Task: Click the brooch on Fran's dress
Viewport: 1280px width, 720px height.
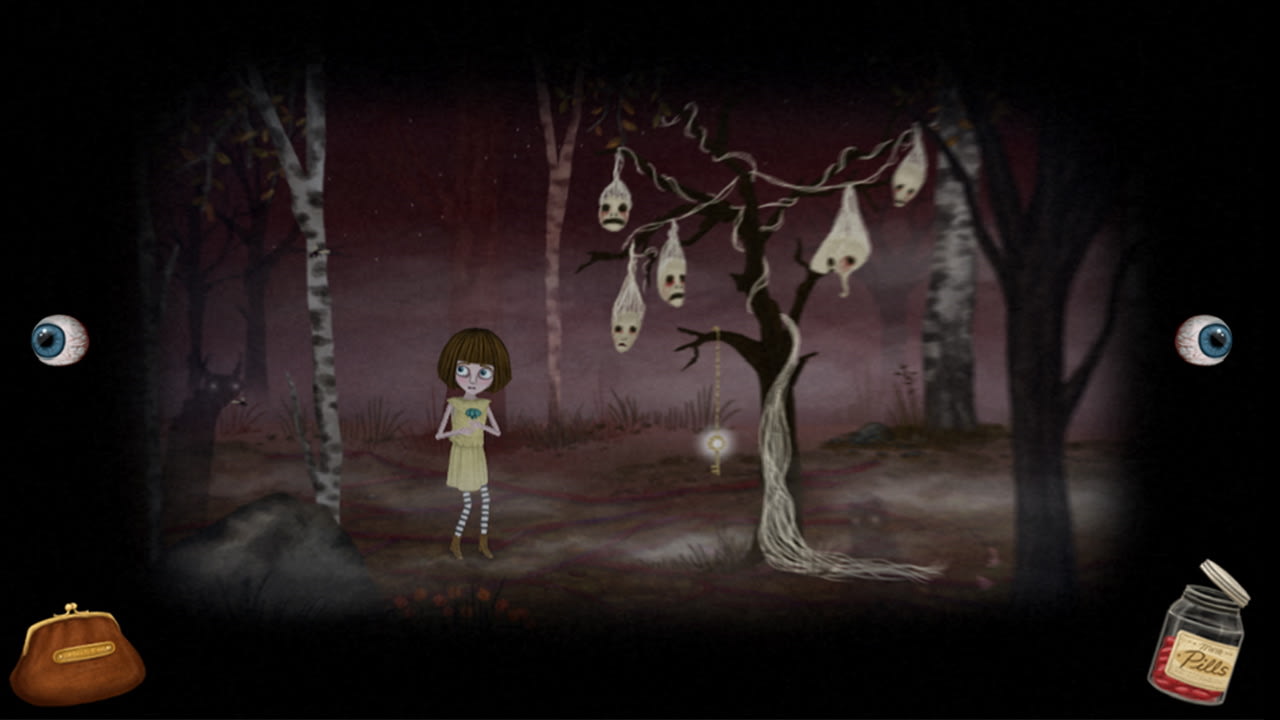Action: coord(472,413)
